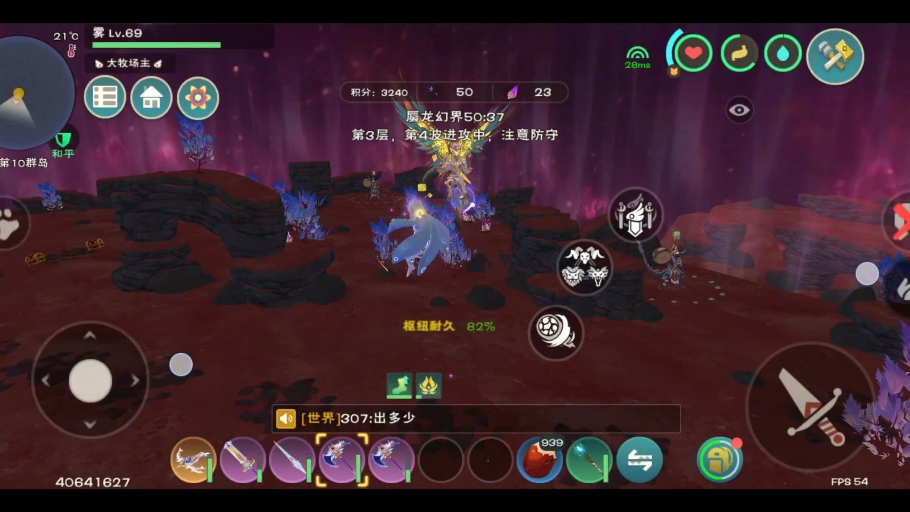Viewport: 910px width, 512px height.
Task: Select the highlighted battle axe slot
Action: click(x=342, y=460)
